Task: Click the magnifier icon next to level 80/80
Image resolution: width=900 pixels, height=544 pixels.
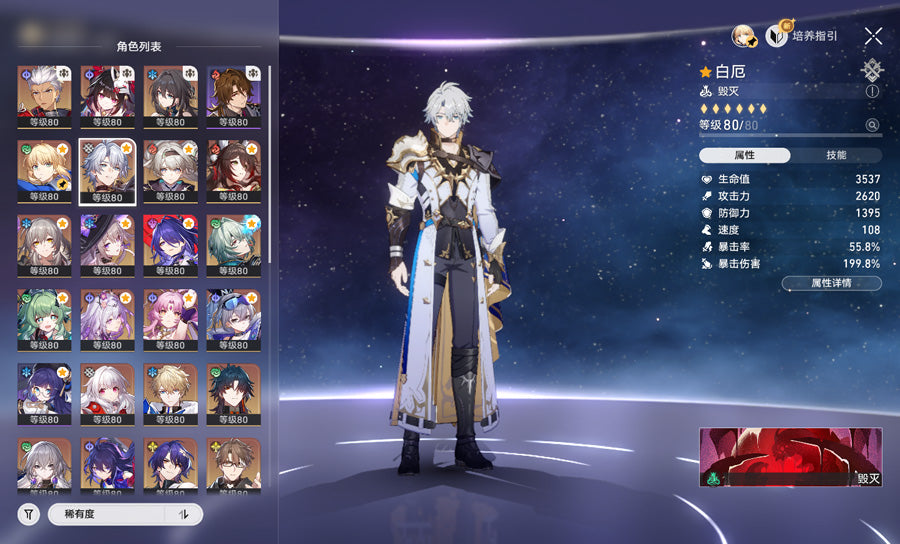Action: [872, 125]
